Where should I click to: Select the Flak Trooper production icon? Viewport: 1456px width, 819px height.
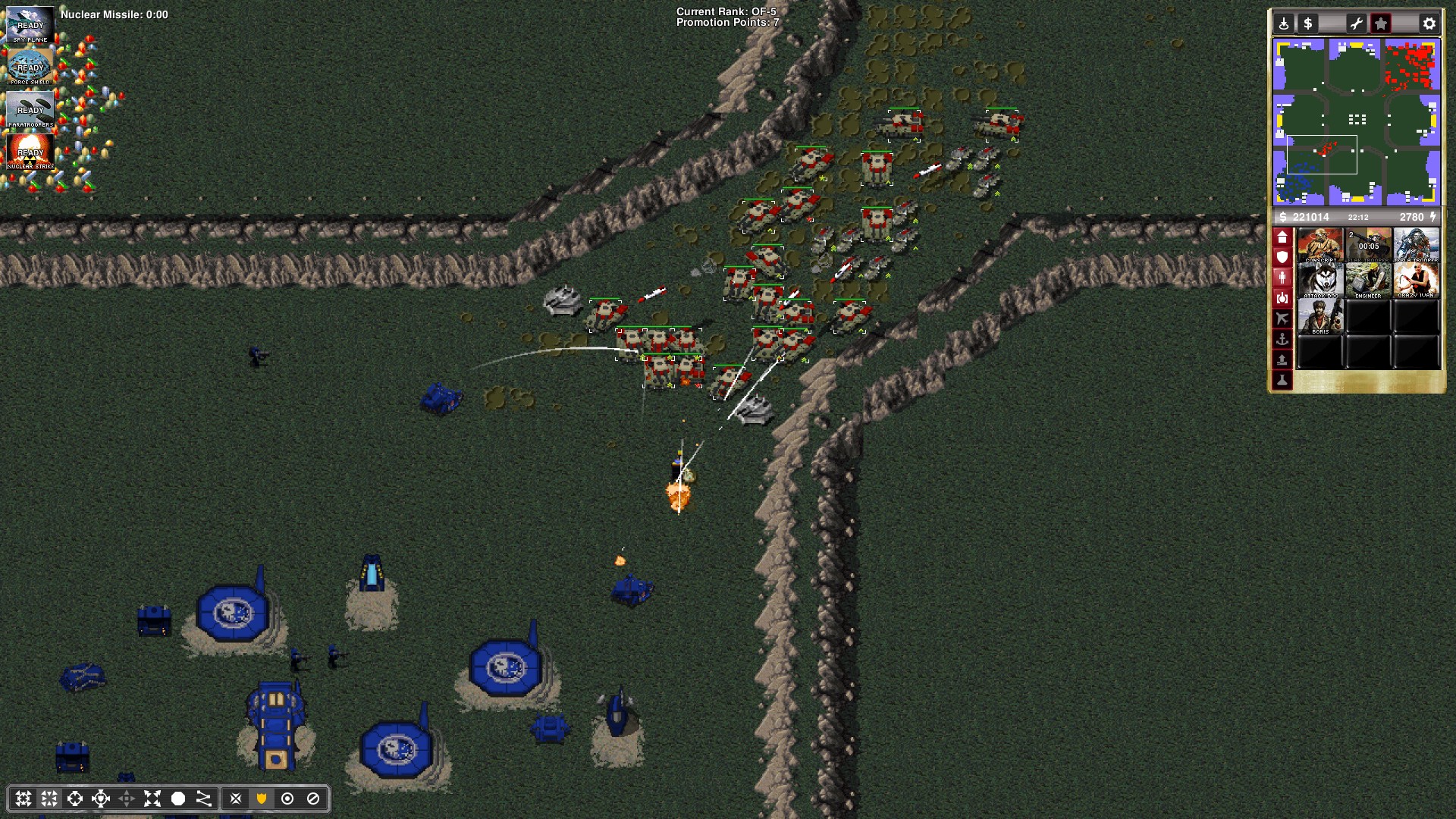click(1368, 245)
